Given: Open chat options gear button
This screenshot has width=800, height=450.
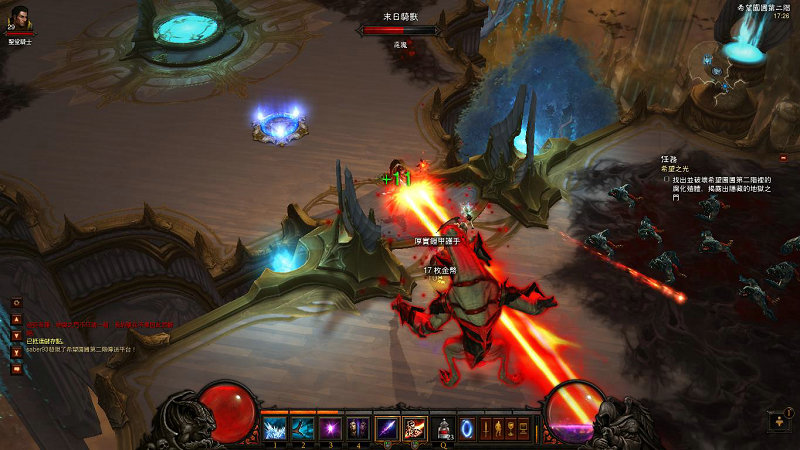Looking at the screenshot, I should (16, 303).
